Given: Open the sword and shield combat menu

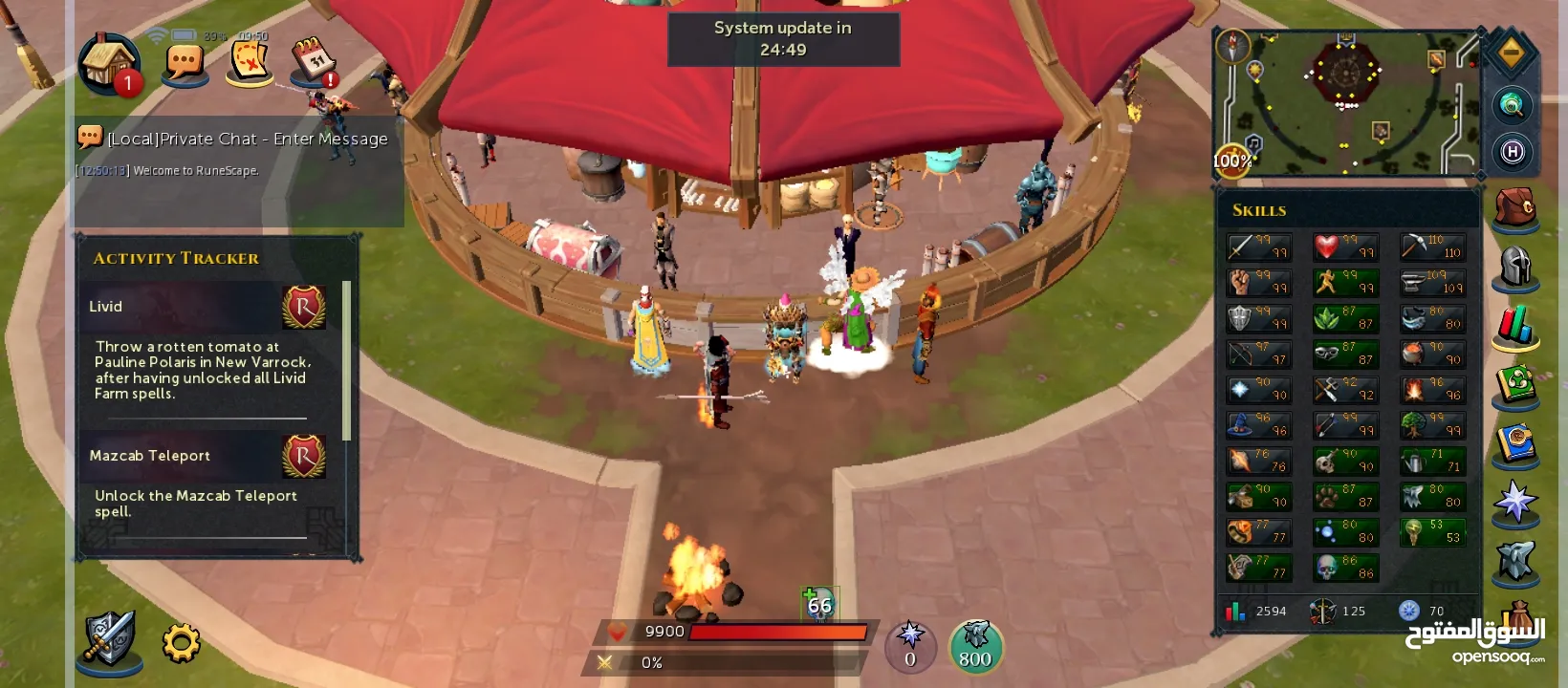Looking at the screenshot, I should pos(109,638).
